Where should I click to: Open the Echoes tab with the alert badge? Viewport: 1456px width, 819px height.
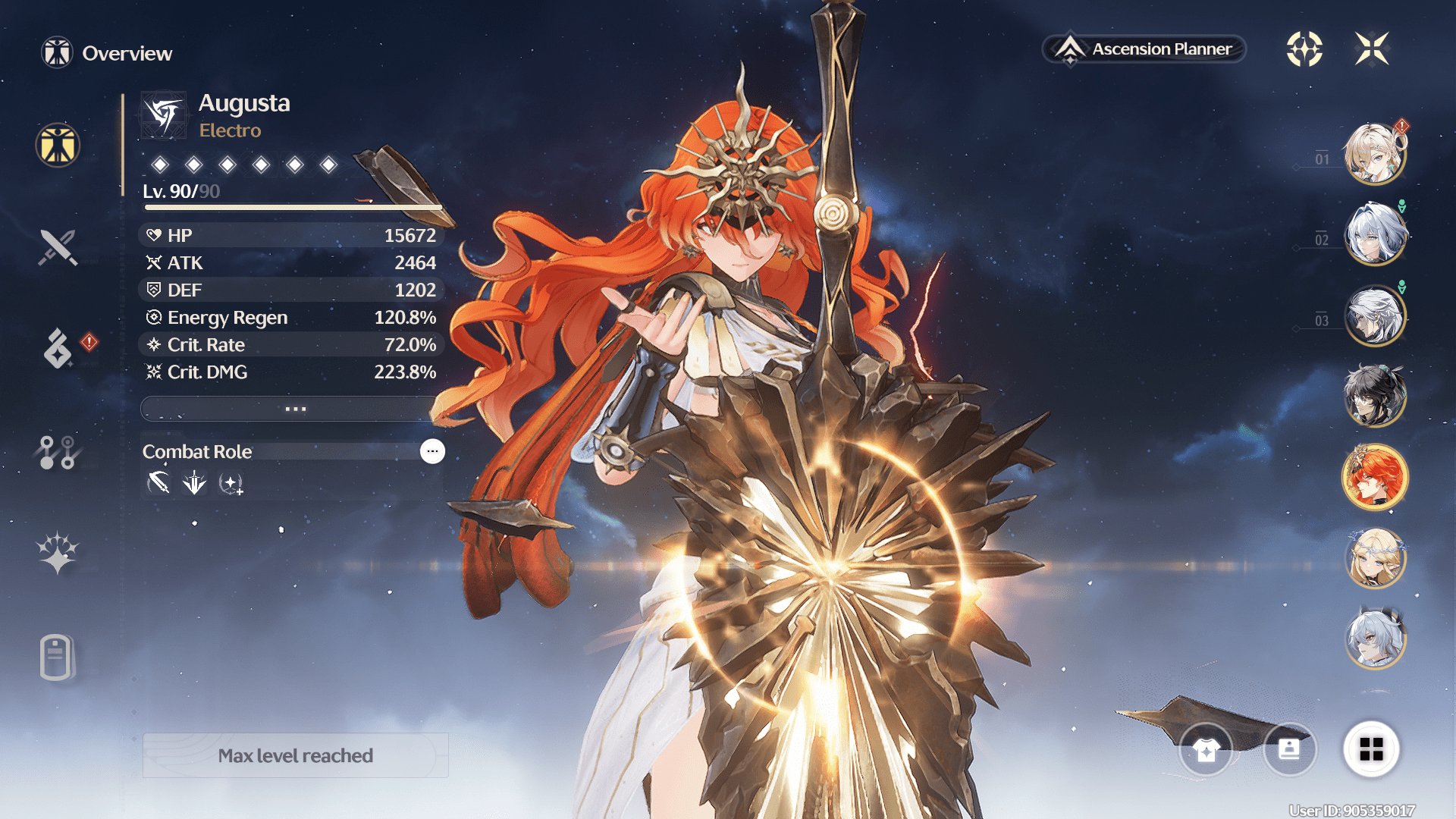tap(58, 348)
